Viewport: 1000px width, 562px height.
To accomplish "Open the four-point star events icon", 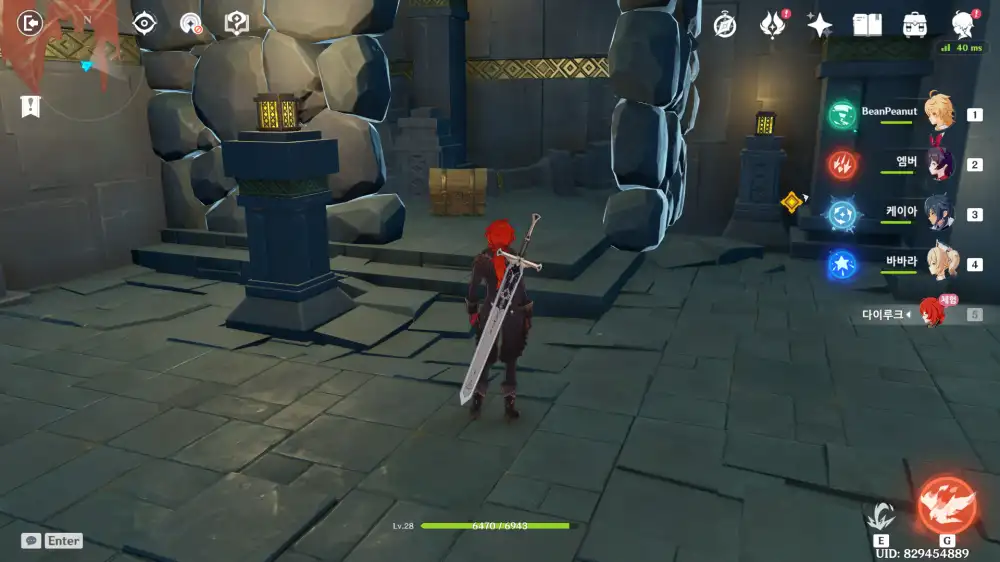I will (819, 25).
